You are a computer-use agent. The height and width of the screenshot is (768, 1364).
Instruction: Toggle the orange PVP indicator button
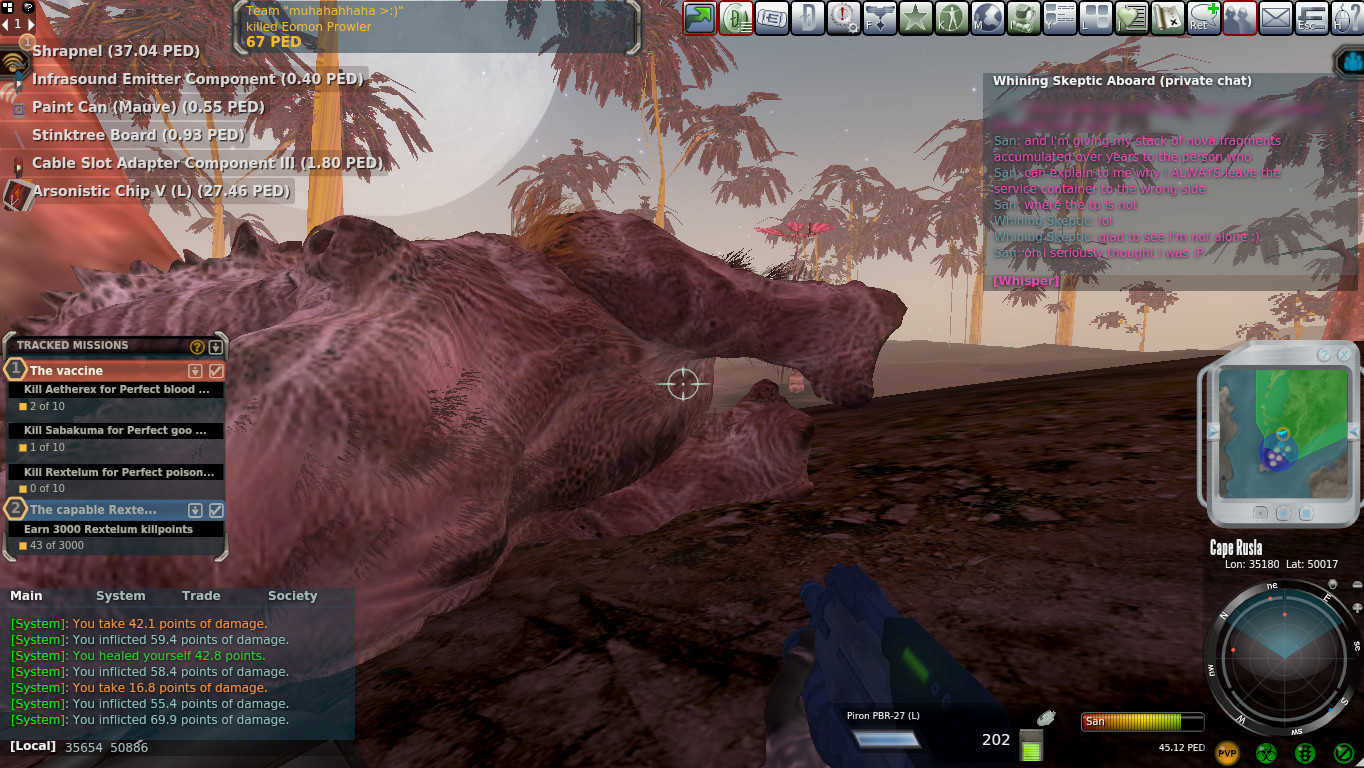coord(1227,753)
